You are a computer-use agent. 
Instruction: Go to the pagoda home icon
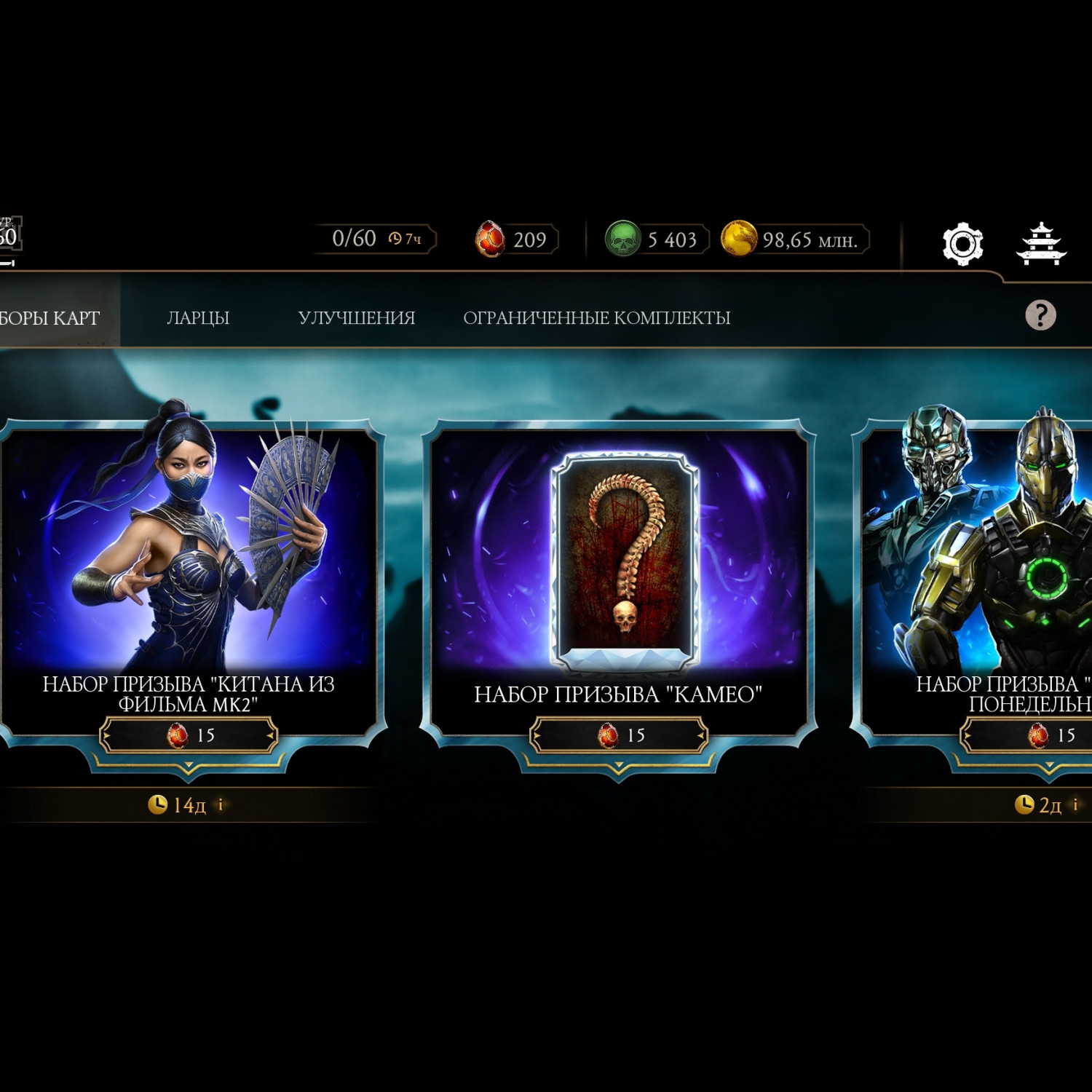pyautogui.click(x=1041, y=243)
